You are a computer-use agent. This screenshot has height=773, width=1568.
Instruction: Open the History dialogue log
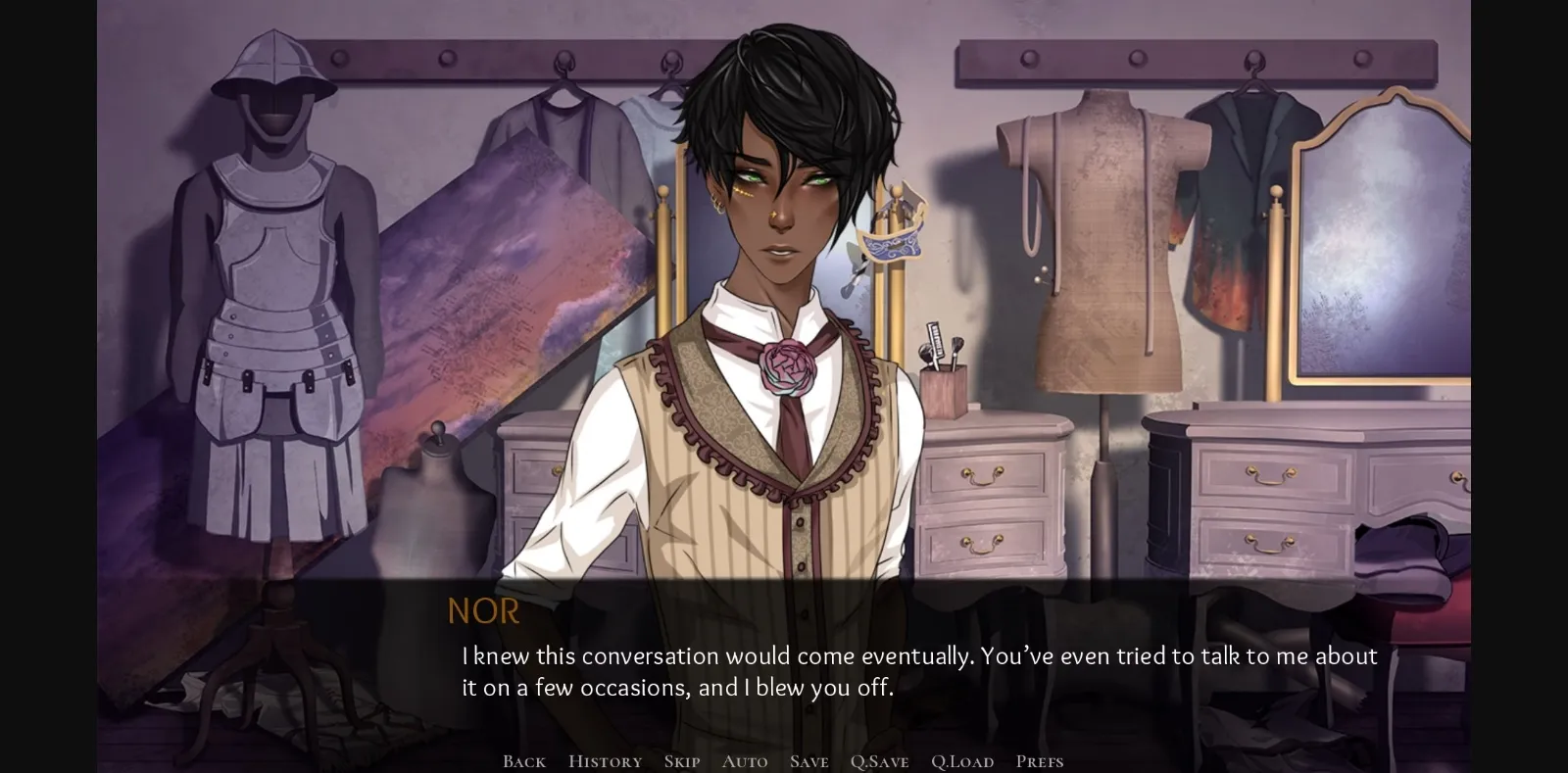[604, 760]
